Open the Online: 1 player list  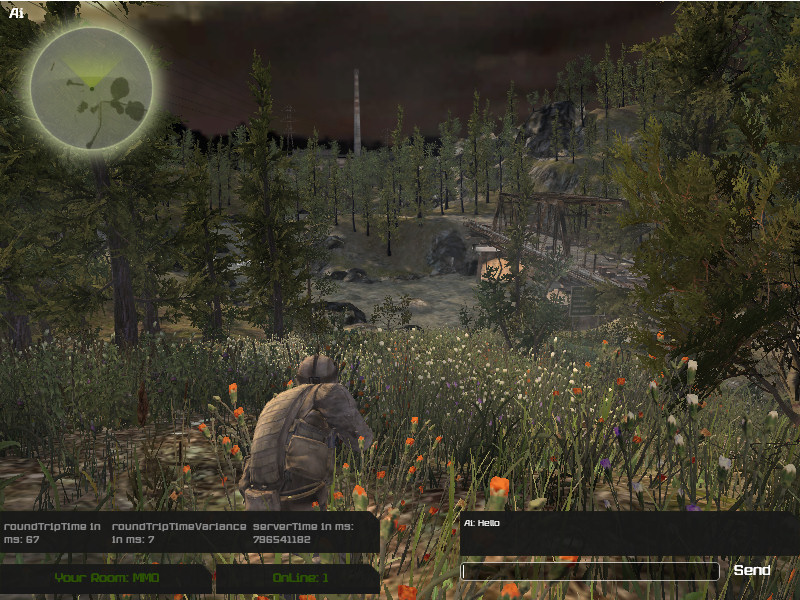tap(299, 578)
